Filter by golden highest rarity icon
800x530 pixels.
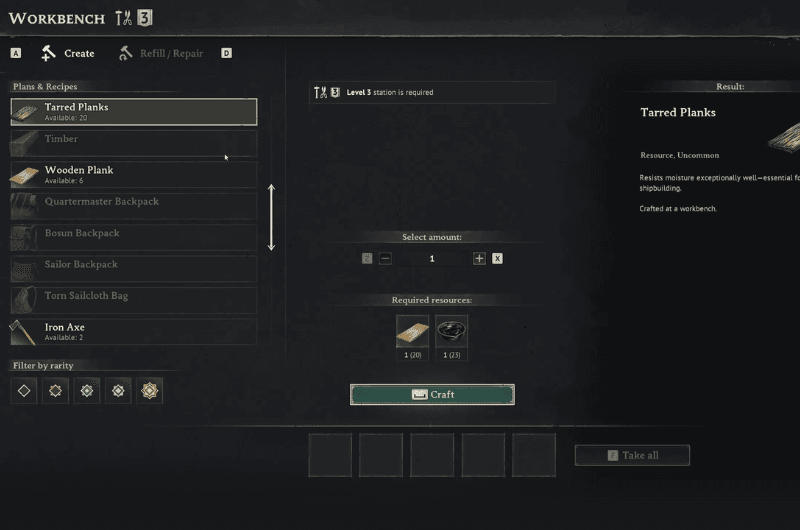tap(150, 391)
